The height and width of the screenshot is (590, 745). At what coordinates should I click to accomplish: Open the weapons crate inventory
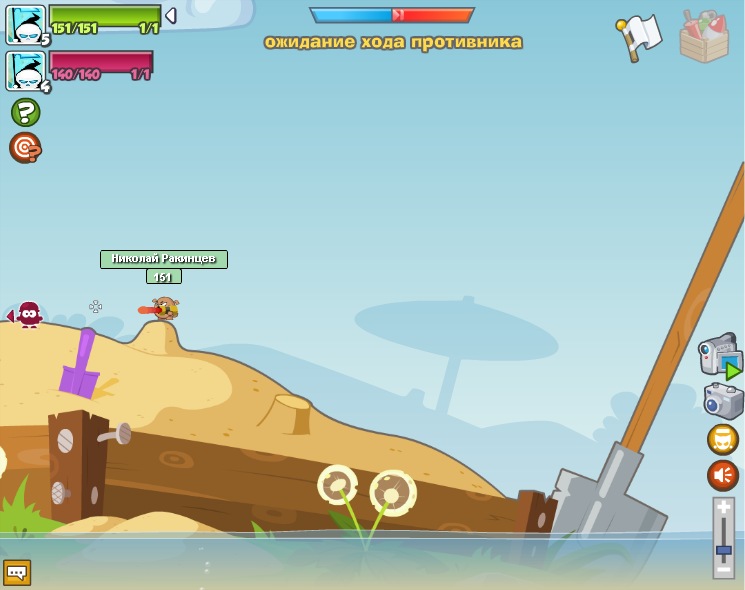tap(704, 36)
